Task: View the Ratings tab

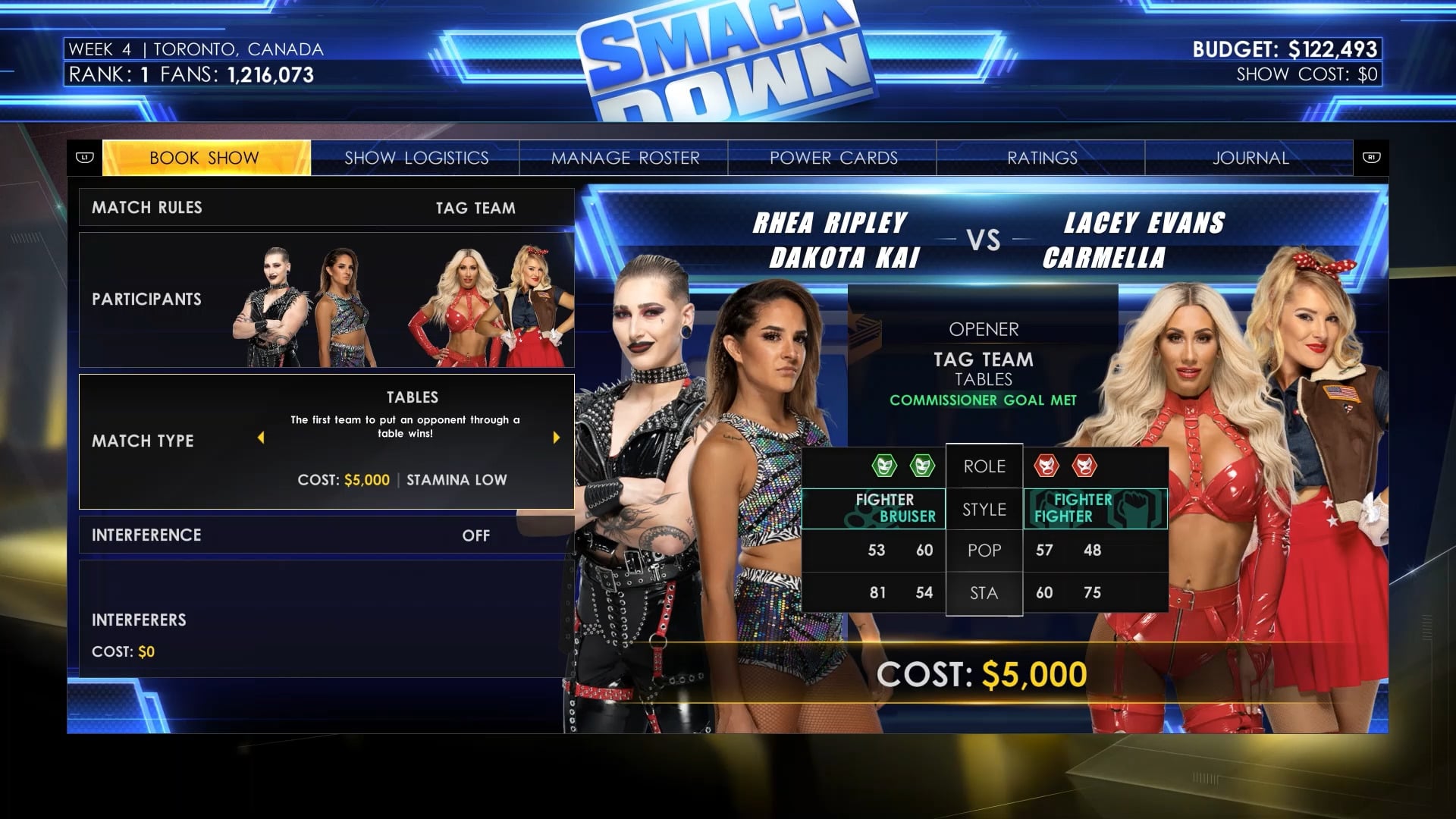Action: click(1041, 158)
